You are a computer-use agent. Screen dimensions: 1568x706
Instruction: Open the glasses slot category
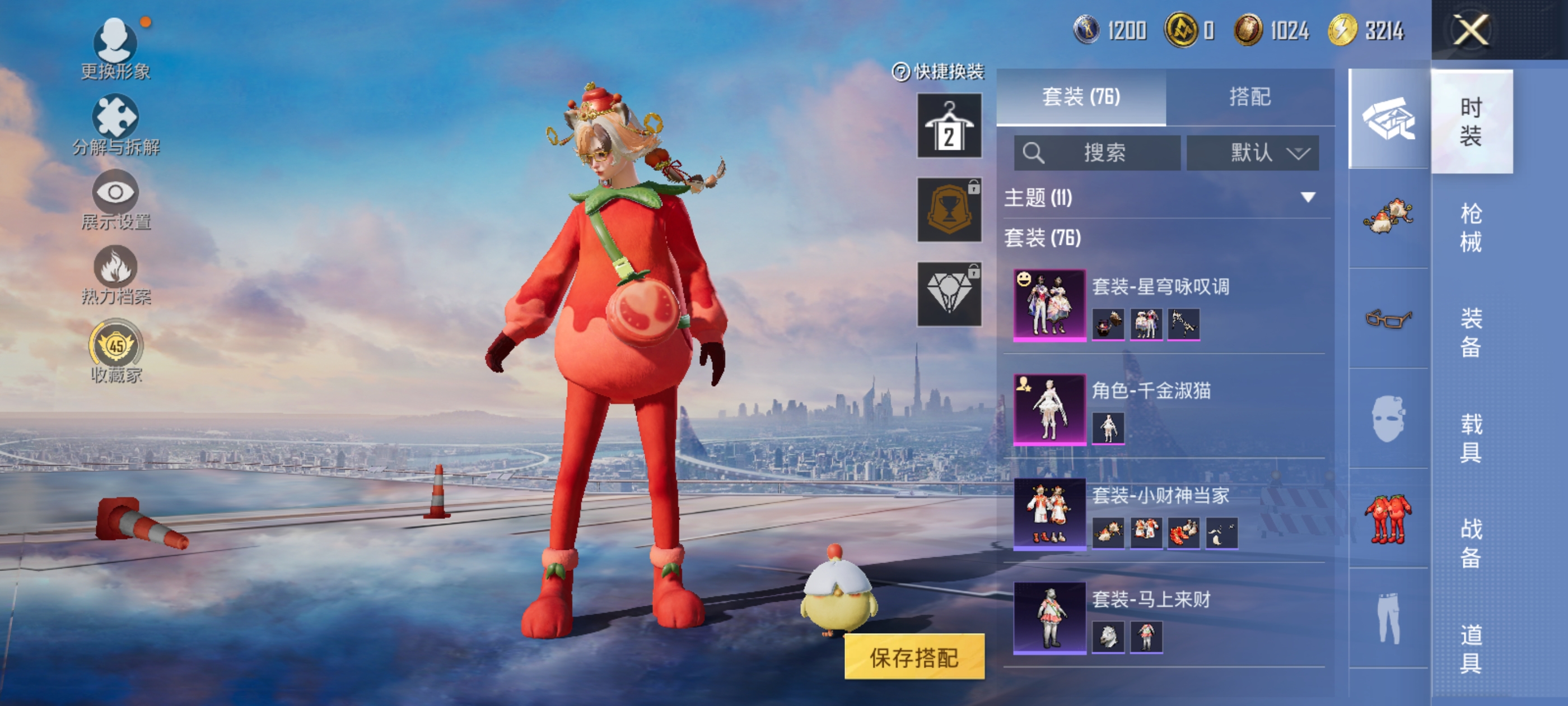pyautogui.click(x=1388, y=318)
